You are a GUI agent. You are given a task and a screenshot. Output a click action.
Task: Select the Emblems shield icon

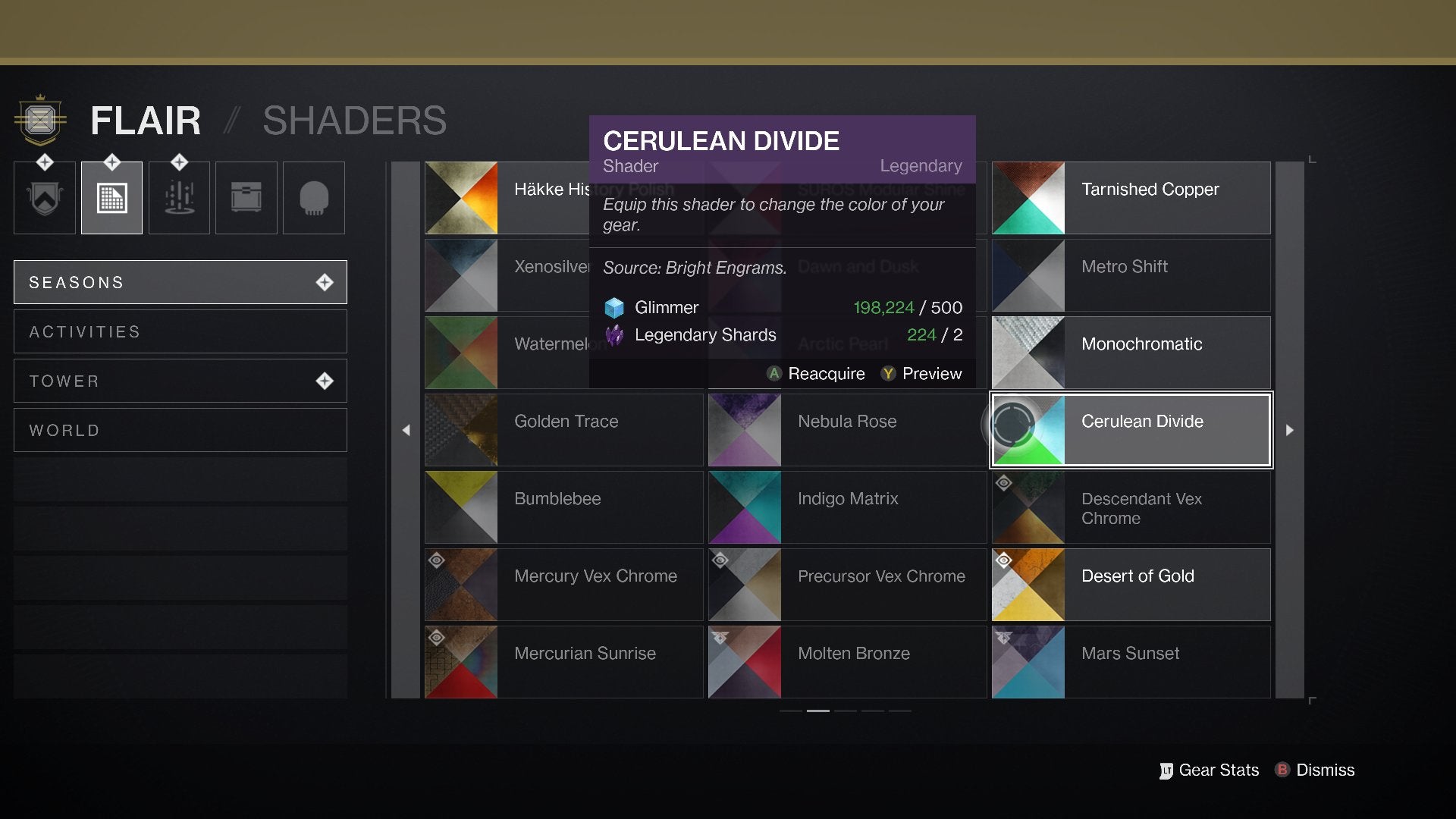(x=43, y=197)
